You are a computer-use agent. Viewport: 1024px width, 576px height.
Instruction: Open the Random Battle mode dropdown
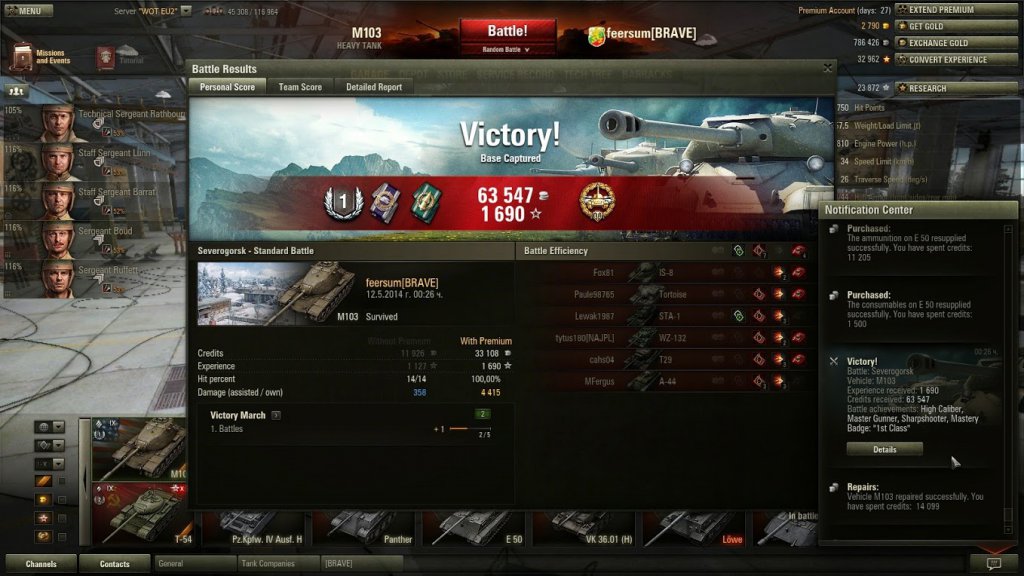[x=508, y=48]
